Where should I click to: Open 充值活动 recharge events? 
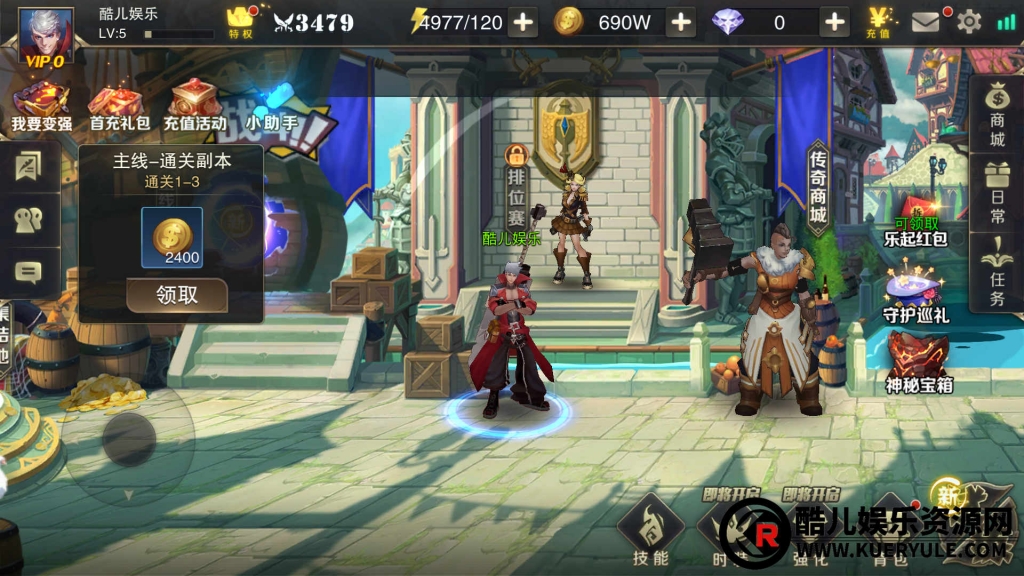[195, 106]
